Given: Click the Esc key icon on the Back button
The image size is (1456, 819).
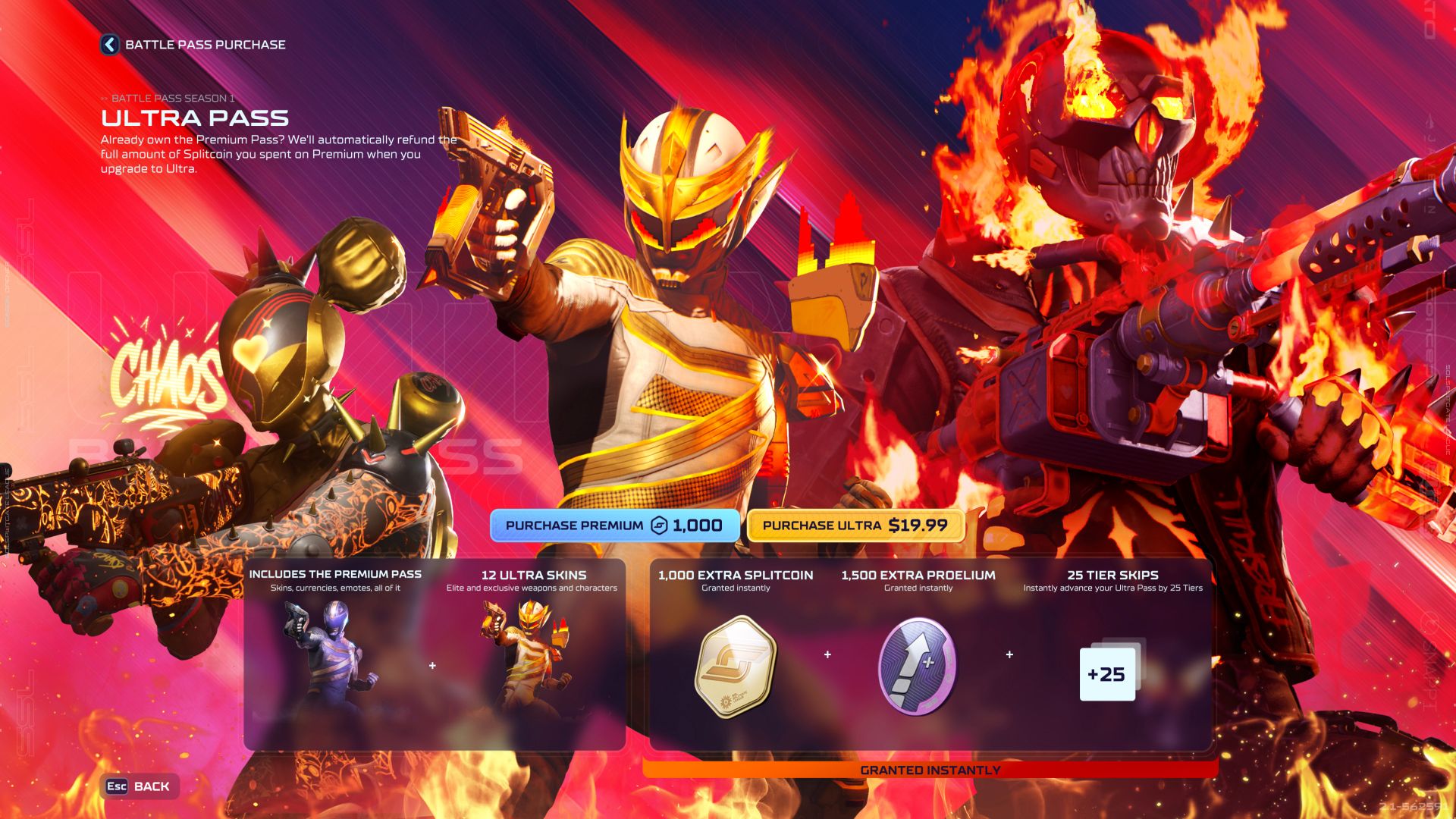Looking at the screenshot, I should pos(115,786).
